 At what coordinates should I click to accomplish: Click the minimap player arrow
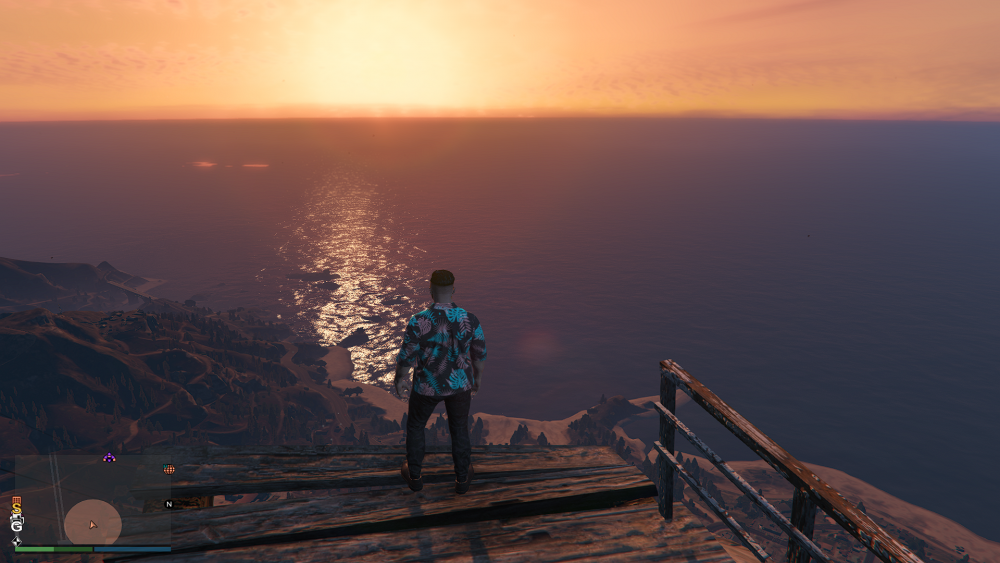coord(93,524)
